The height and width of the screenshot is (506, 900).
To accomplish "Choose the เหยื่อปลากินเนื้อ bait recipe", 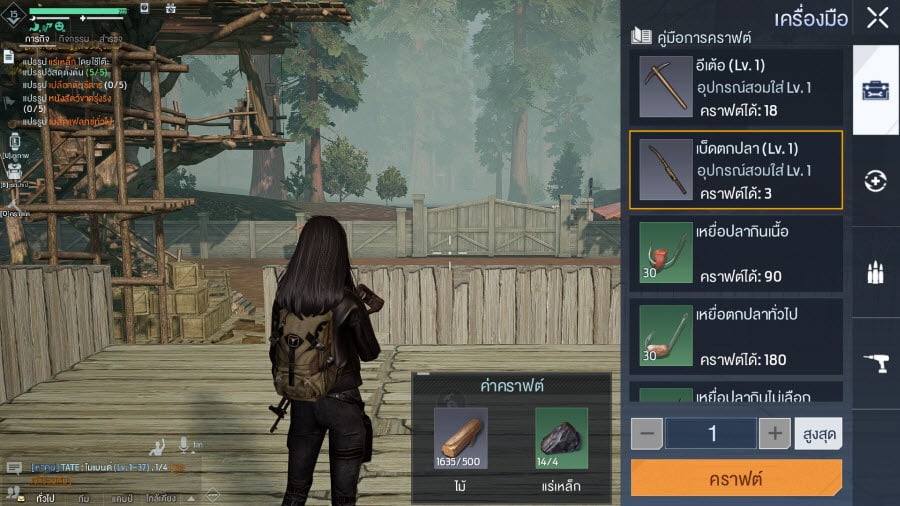I will click(736, 251).
